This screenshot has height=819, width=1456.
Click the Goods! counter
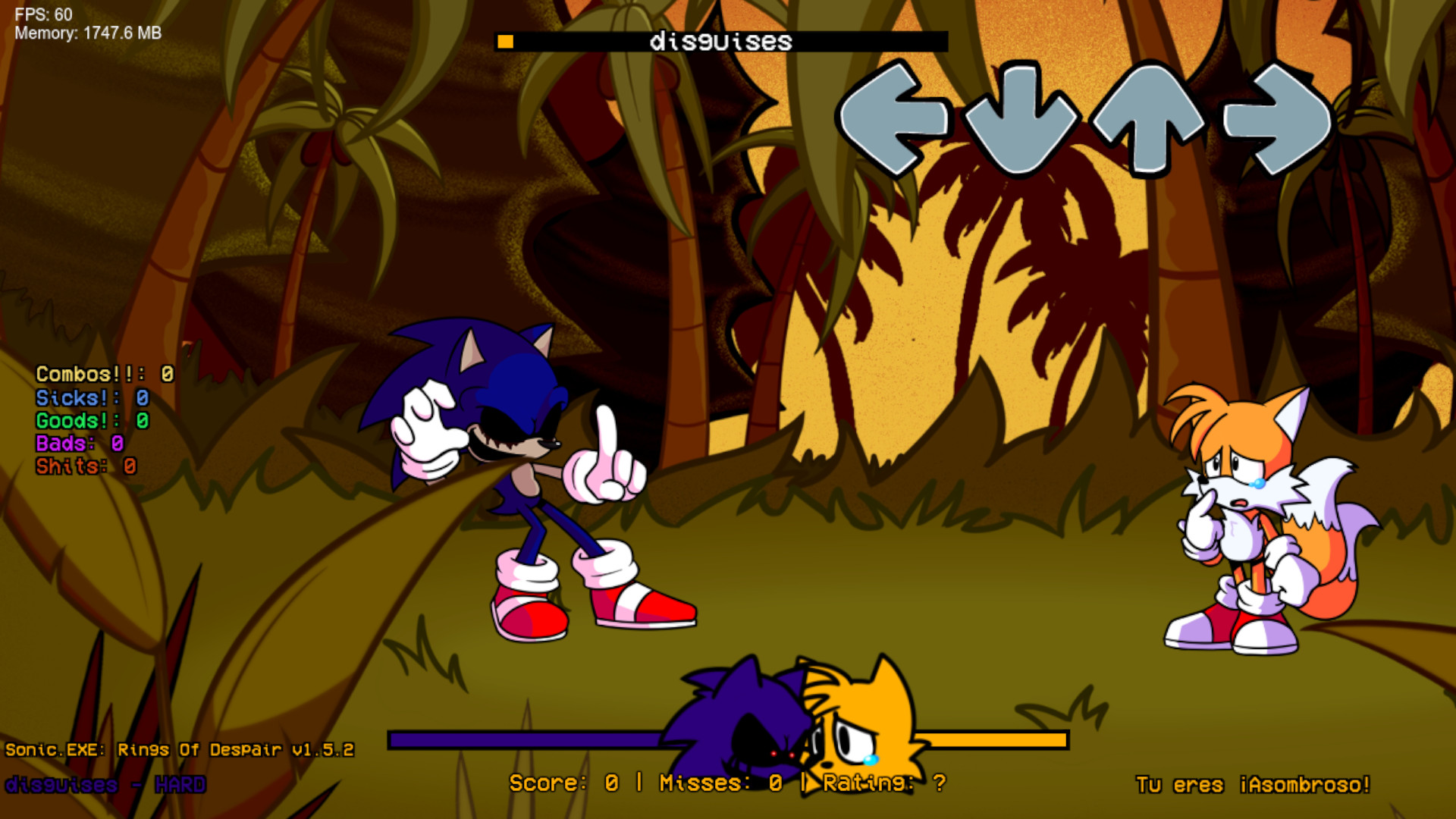93,421
